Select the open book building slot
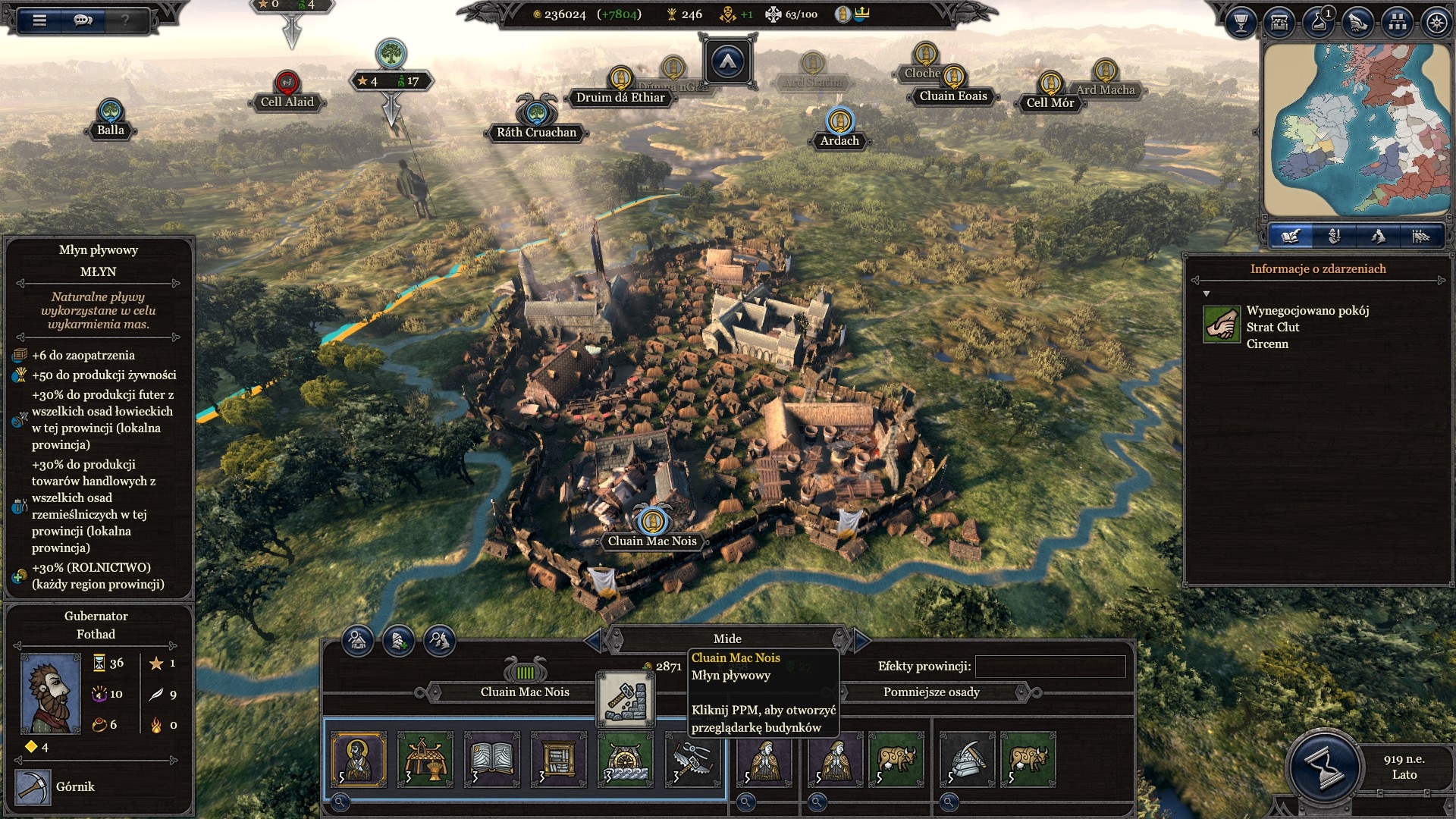The image size is (1456, 819). pos(492,759)
